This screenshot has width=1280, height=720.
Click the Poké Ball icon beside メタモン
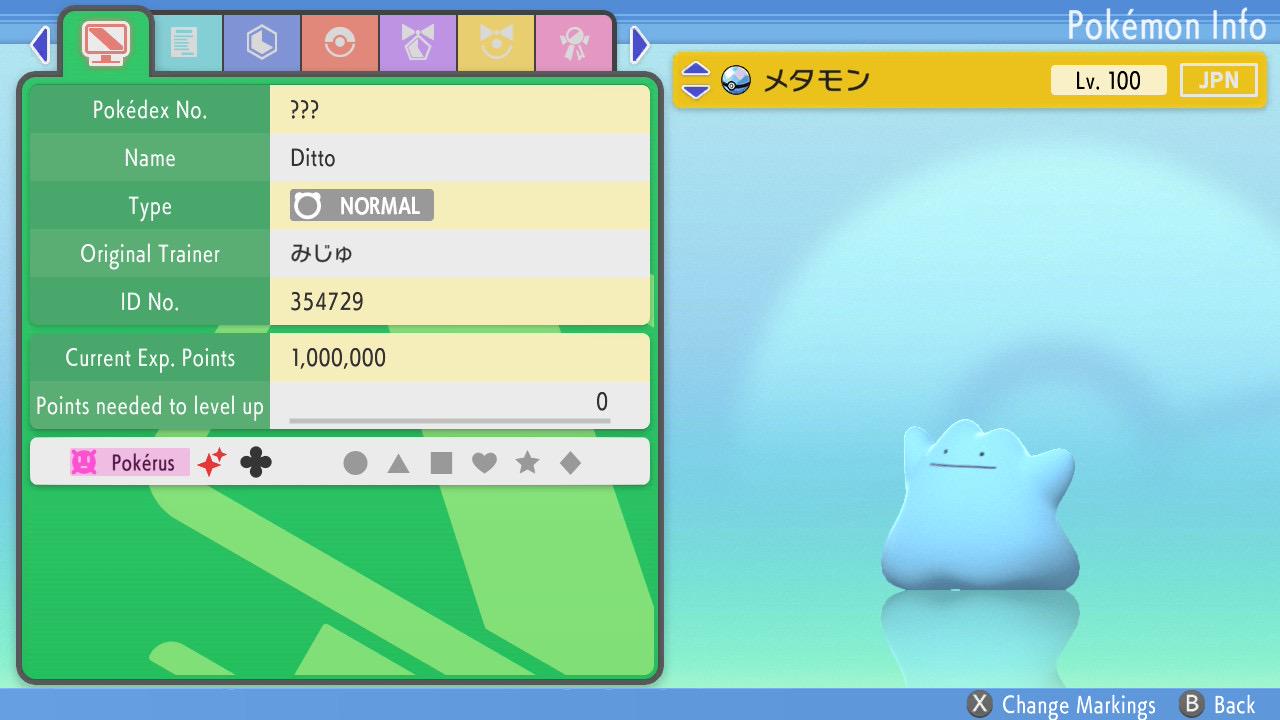point(737,79)
